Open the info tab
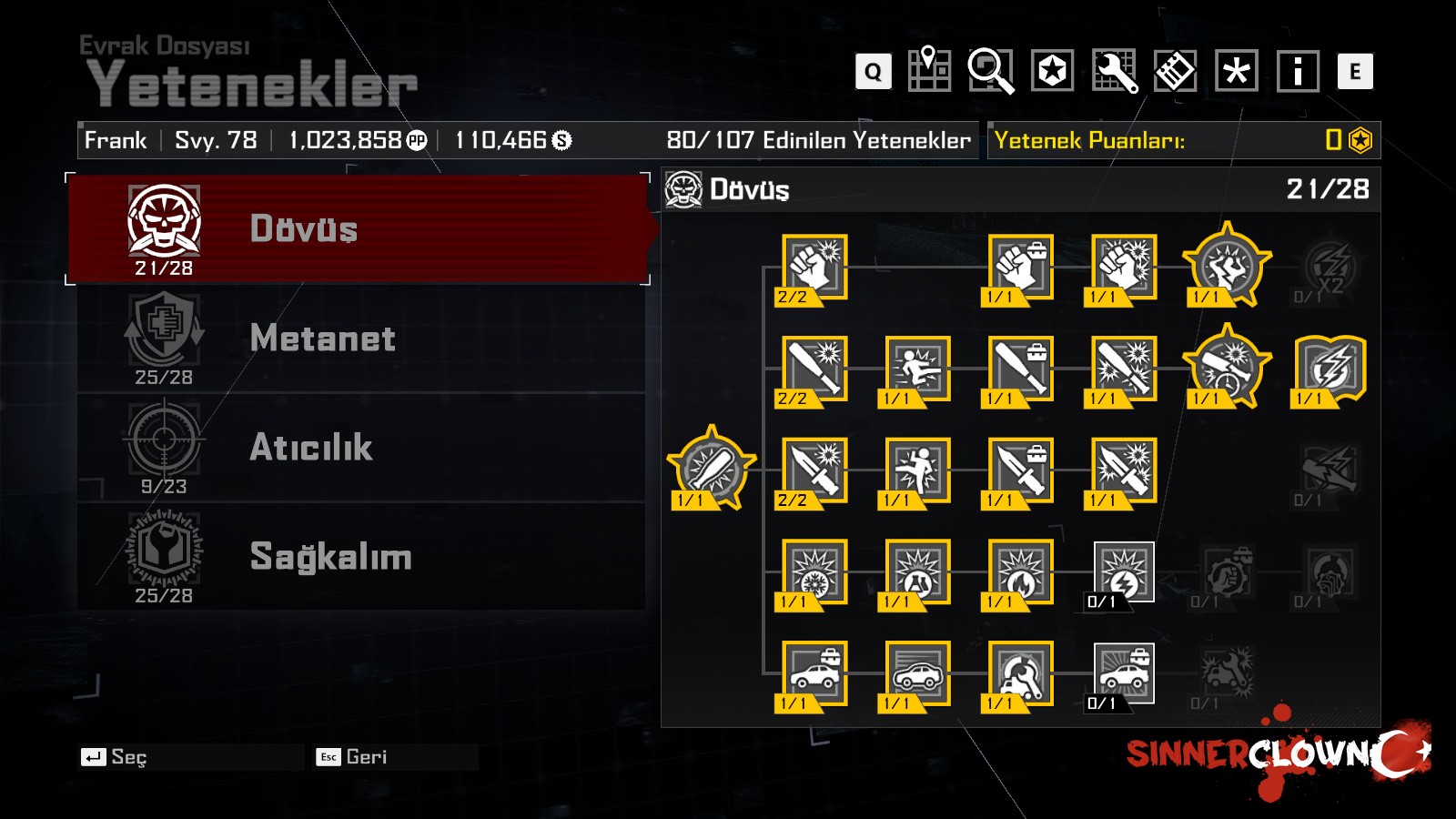 pos(1298,70)
